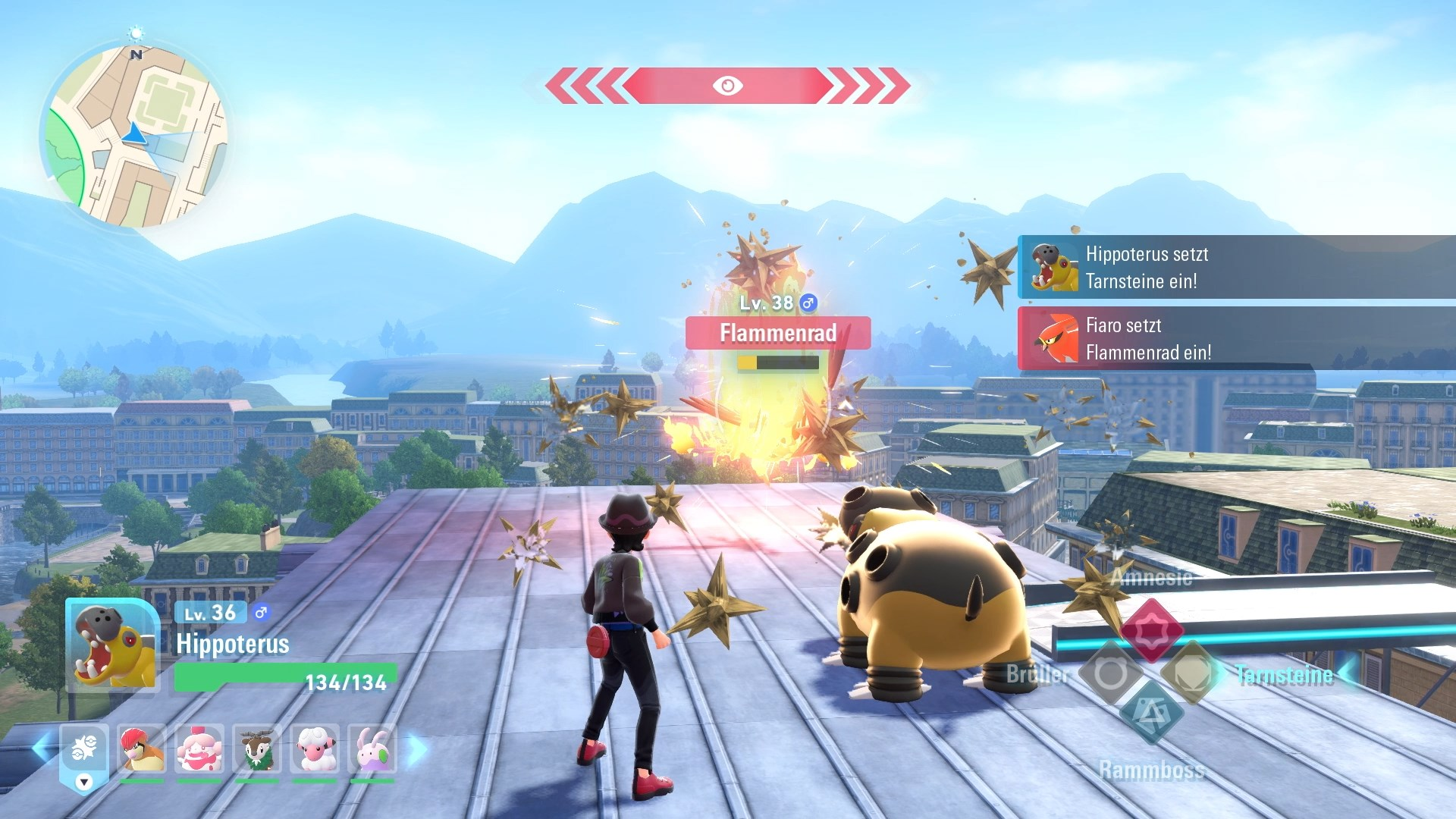Click the red eye banner at top
This screenshot has height=819, width=1456.
[727, 86]
